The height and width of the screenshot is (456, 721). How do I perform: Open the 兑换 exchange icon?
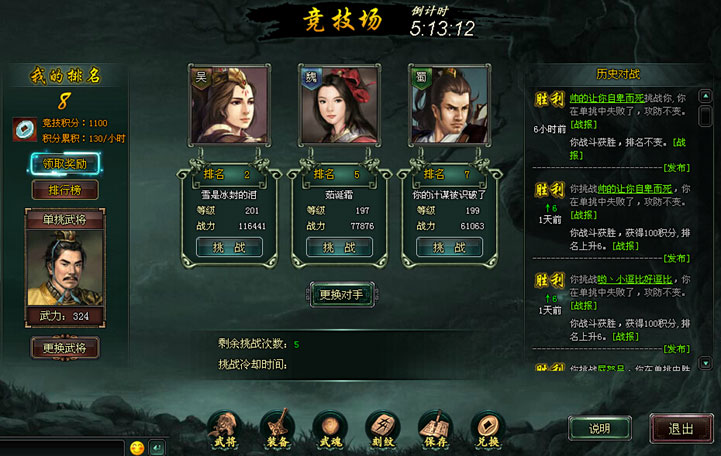tap(486, 427)
